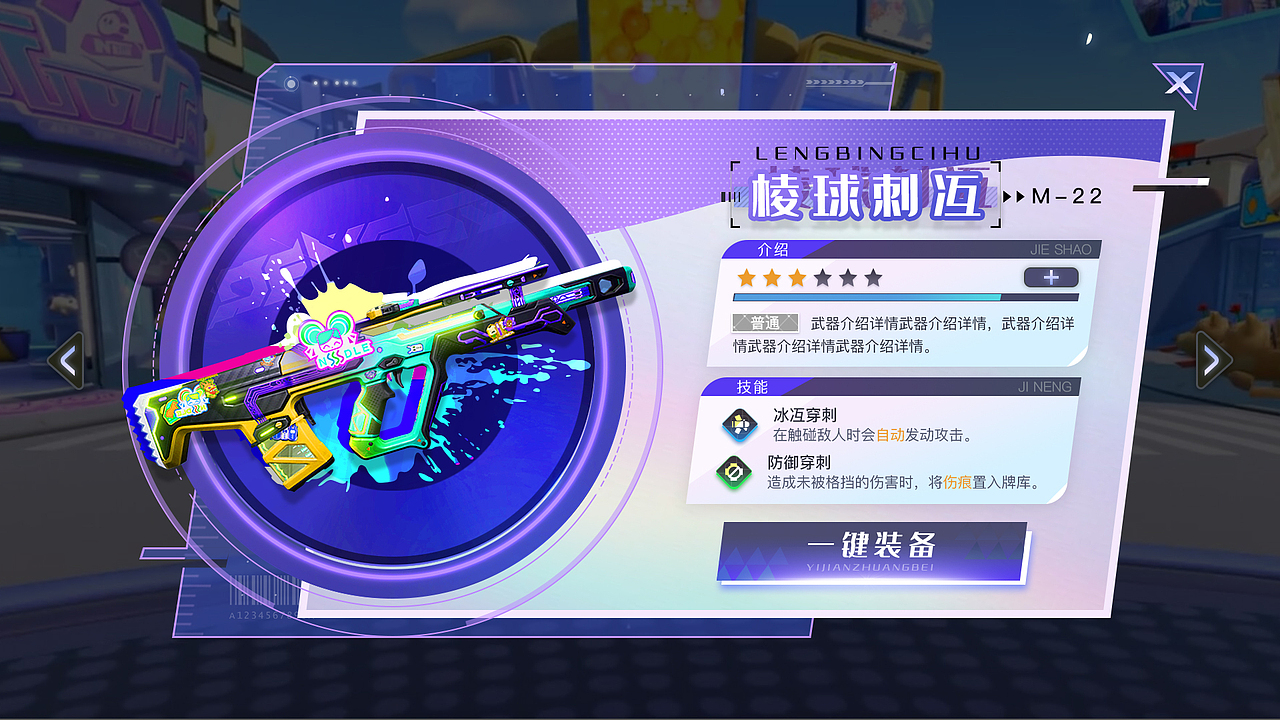The image size is (1280, 720).
Task: Open the 普通 rarity selector badge
Action: pyautogui.click(x=764, y=323)
